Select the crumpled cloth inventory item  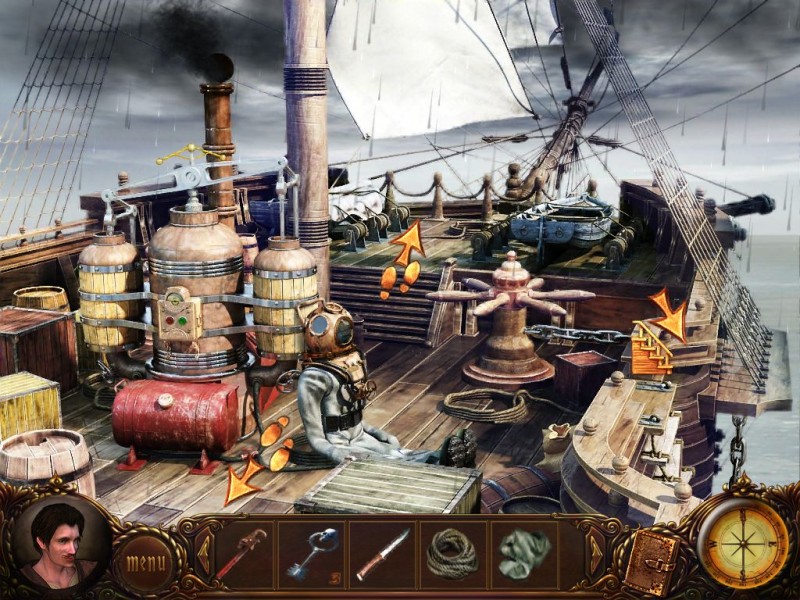[526, 551]
